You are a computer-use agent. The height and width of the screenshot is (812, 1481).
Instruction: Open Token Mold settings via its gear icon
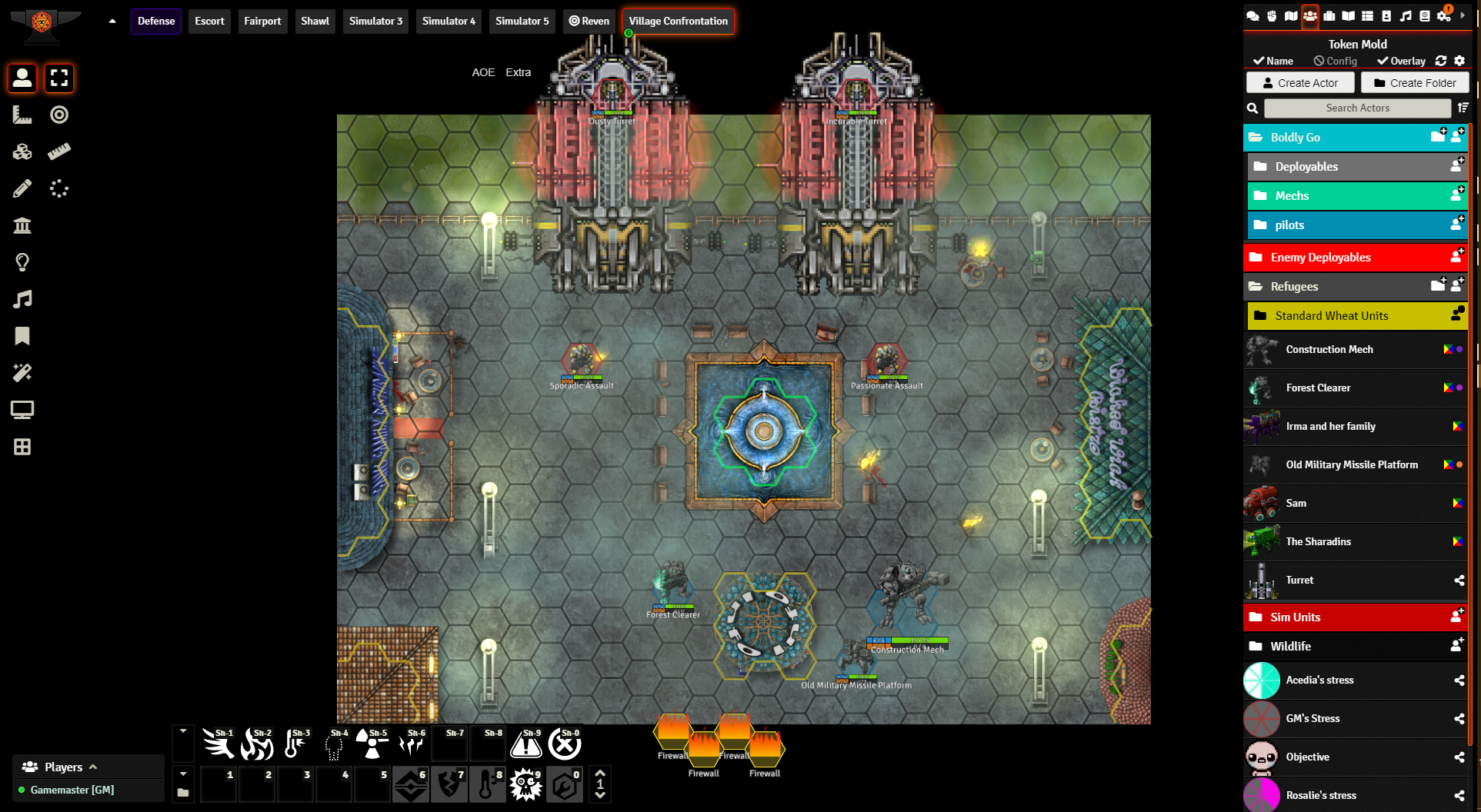coord(1459,61)
